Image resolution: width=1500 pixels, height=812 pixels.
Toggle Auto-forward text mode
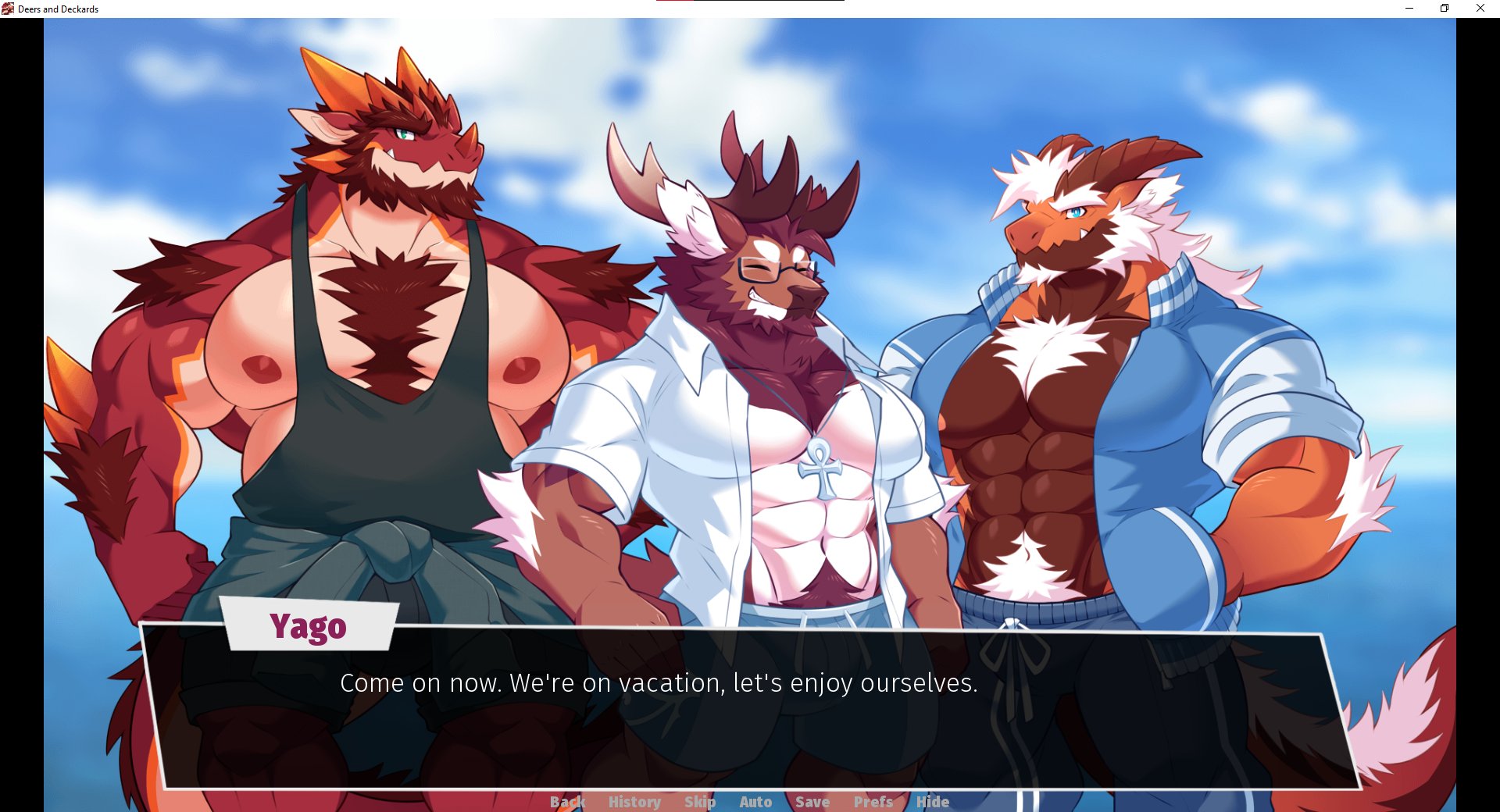click(x=755, y=802)
